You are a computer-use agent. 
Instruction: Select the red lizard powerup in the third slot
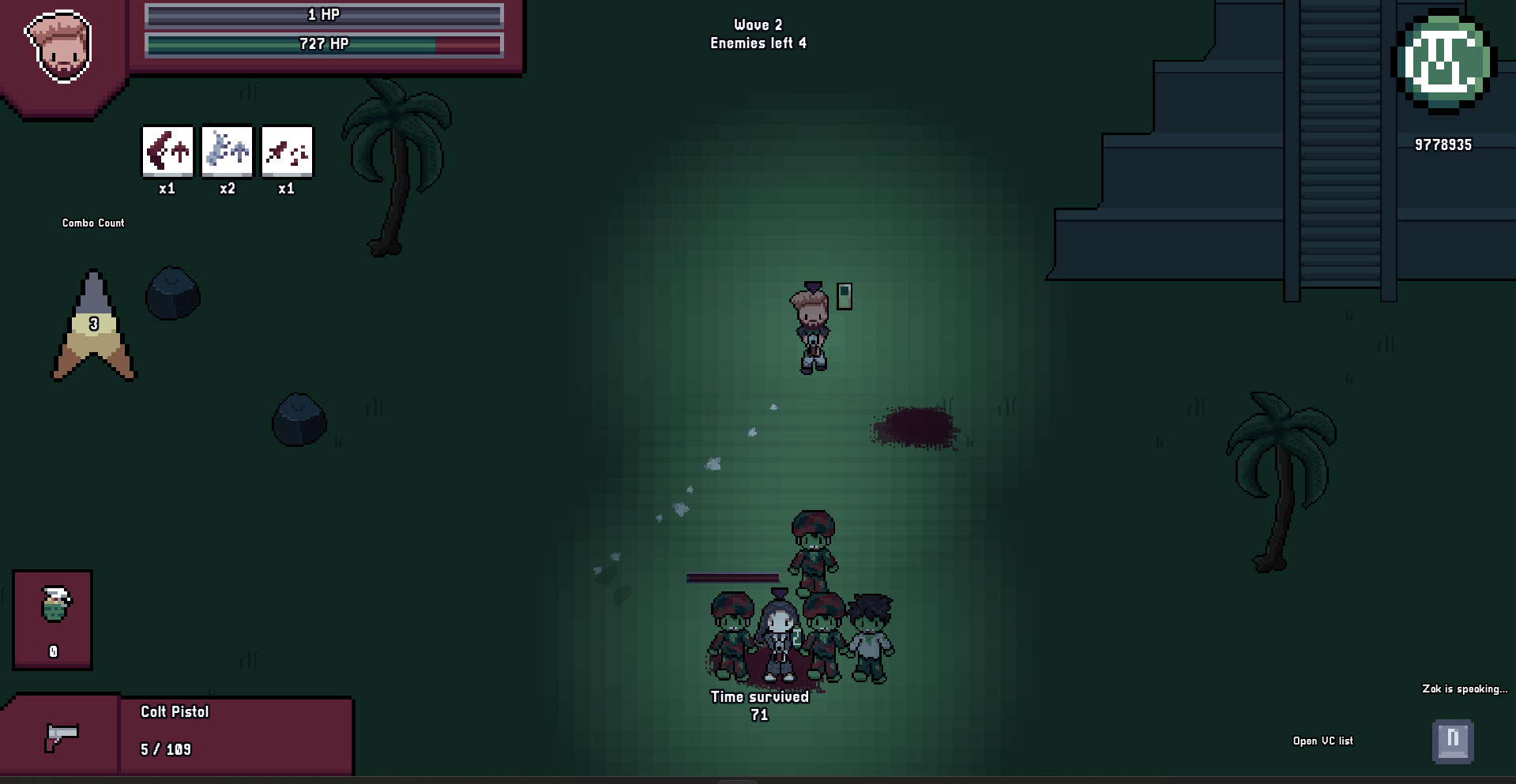tap(286, 152)
